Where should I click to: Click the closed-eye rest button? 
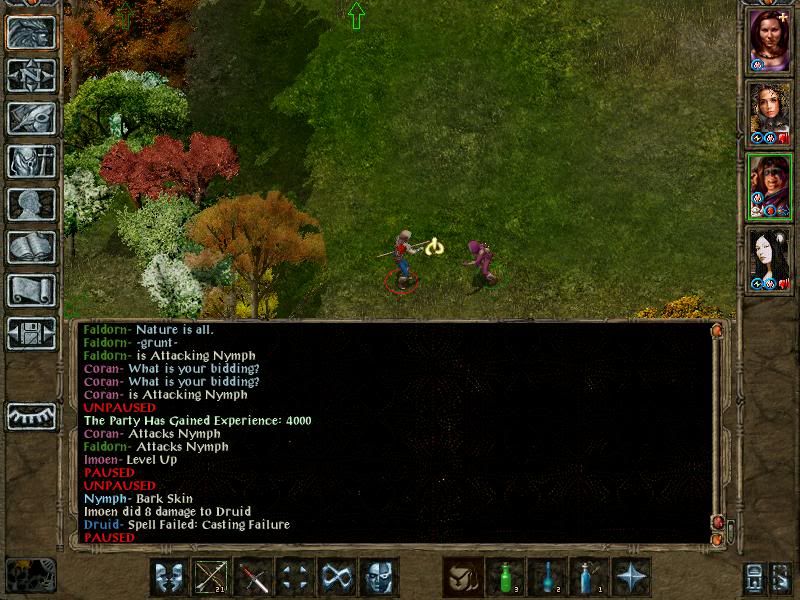31,416
